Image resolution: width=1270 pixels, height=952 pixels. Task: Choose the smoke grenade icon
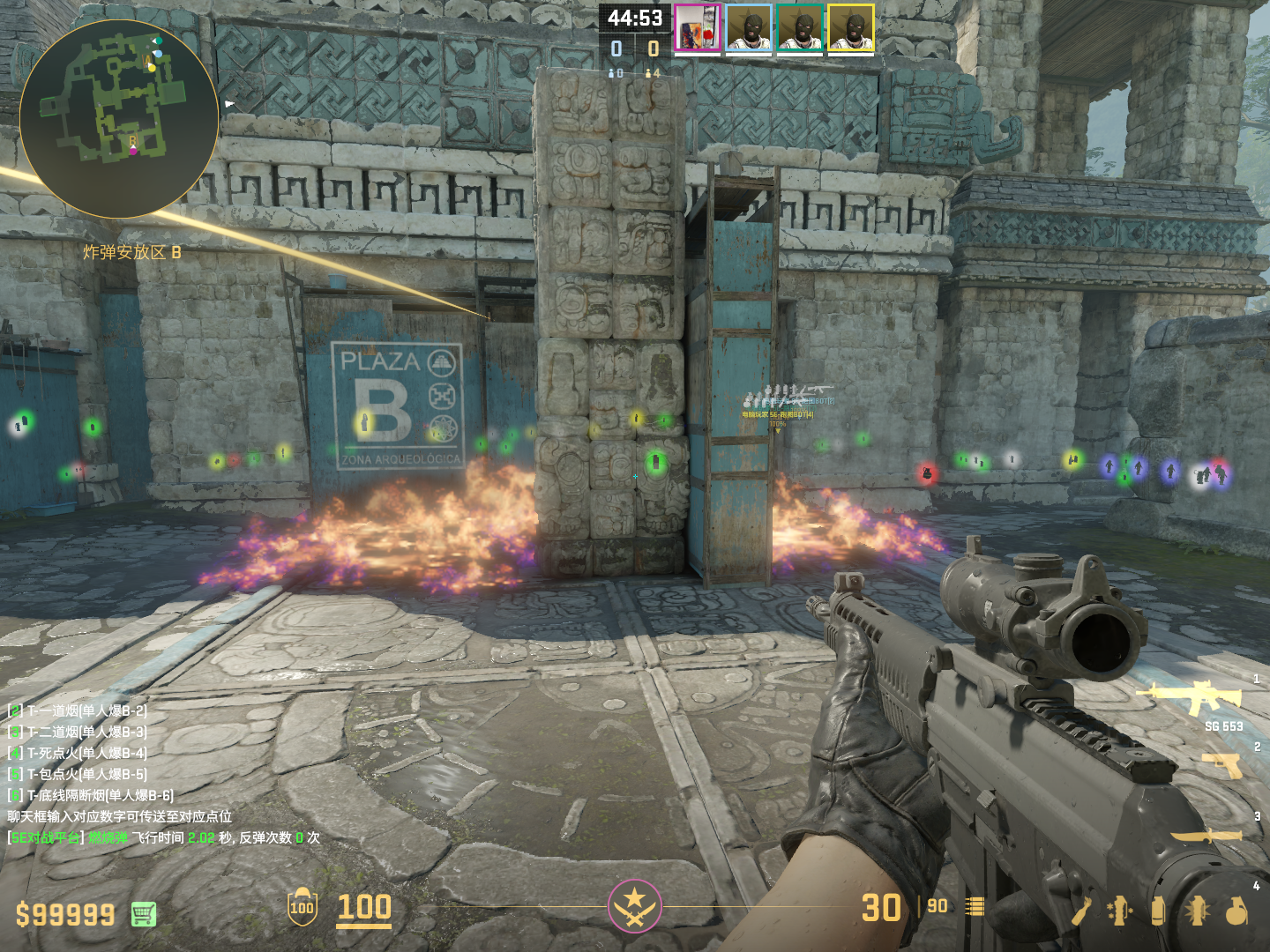(x=1158, y=911)
